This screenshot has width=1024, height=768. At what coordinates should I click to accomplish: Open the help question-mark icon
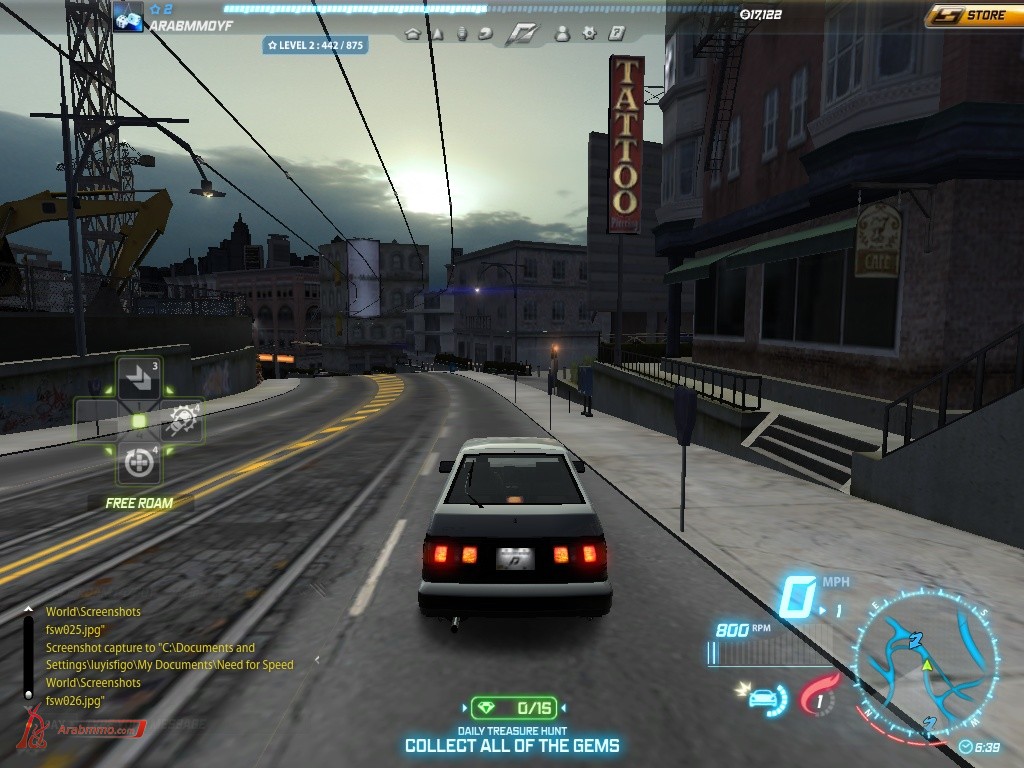point(616,33)
